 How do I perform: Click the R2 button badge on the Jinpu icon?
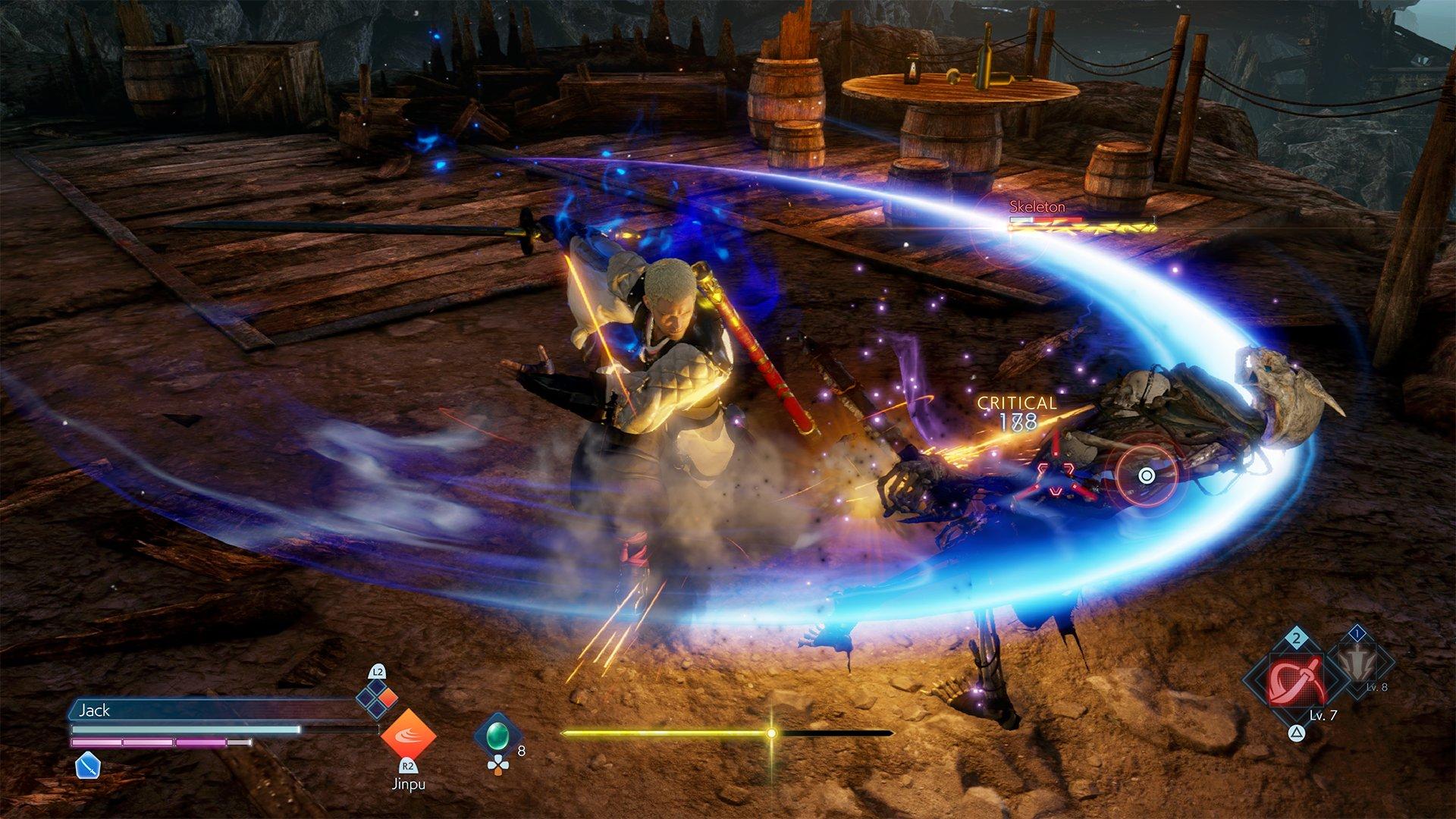408,767
